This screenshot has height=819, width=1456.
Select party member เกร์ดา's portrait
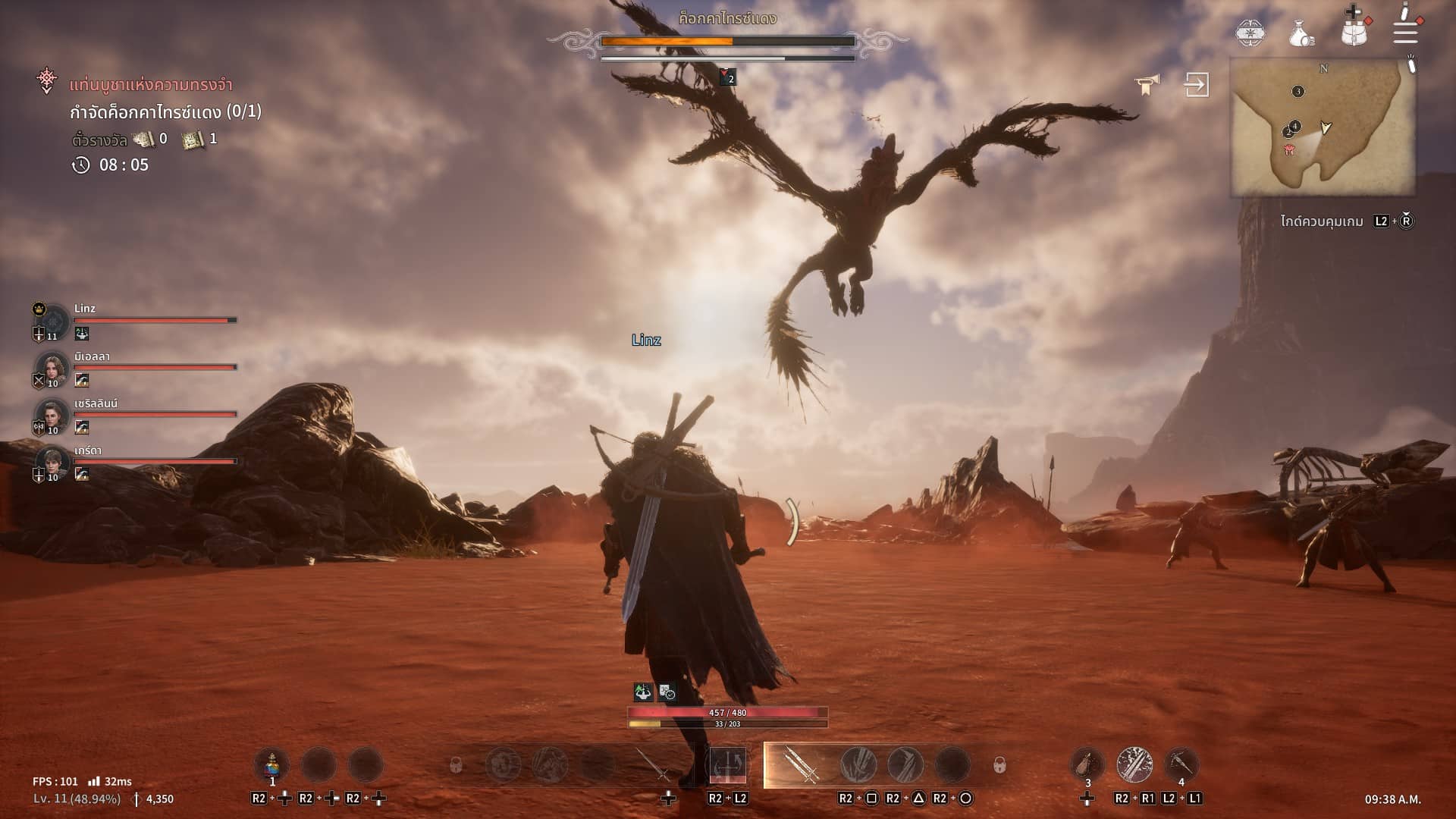[52, 463]
